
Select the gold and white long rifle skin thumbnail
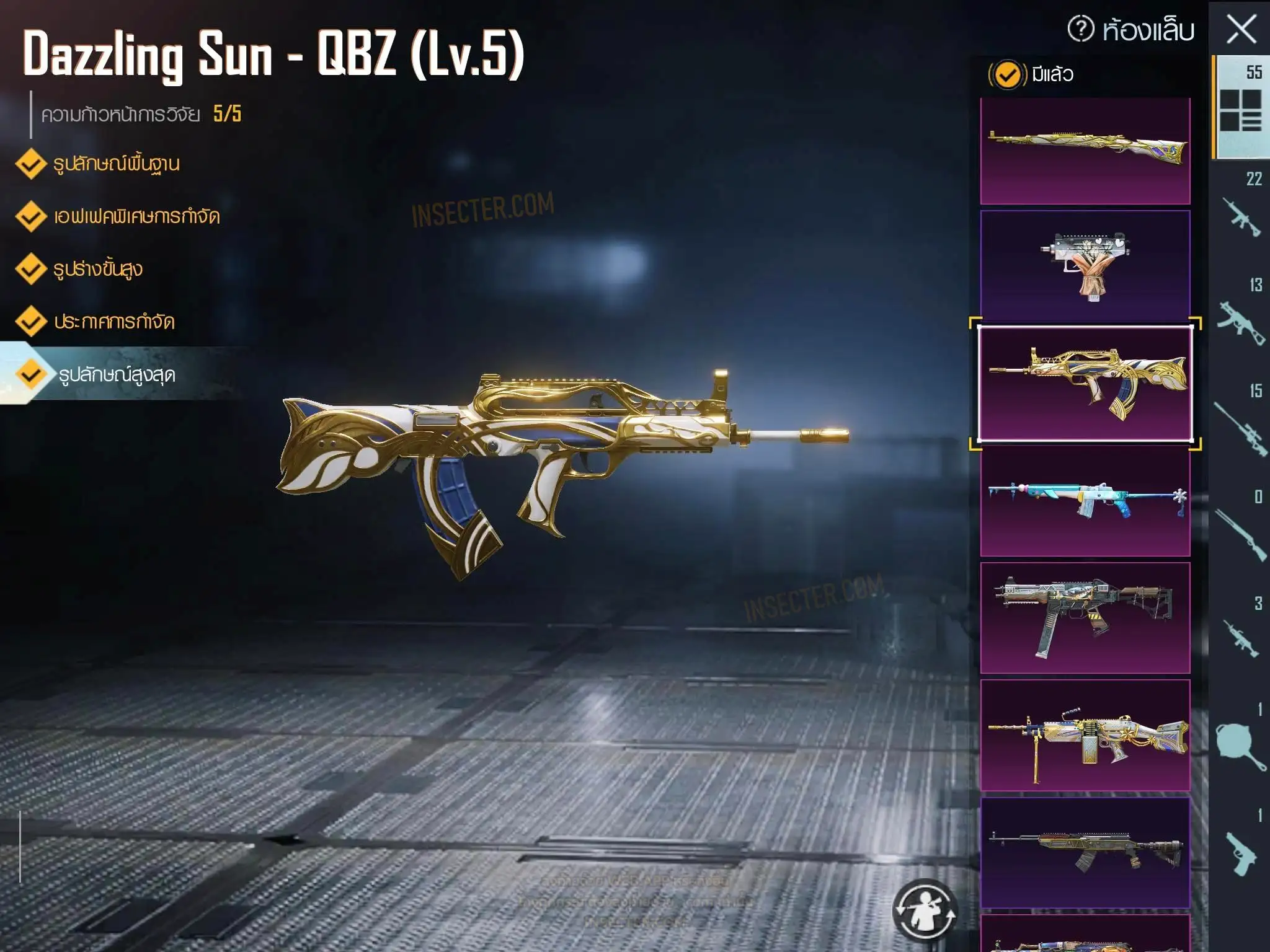coord(1085,150)
